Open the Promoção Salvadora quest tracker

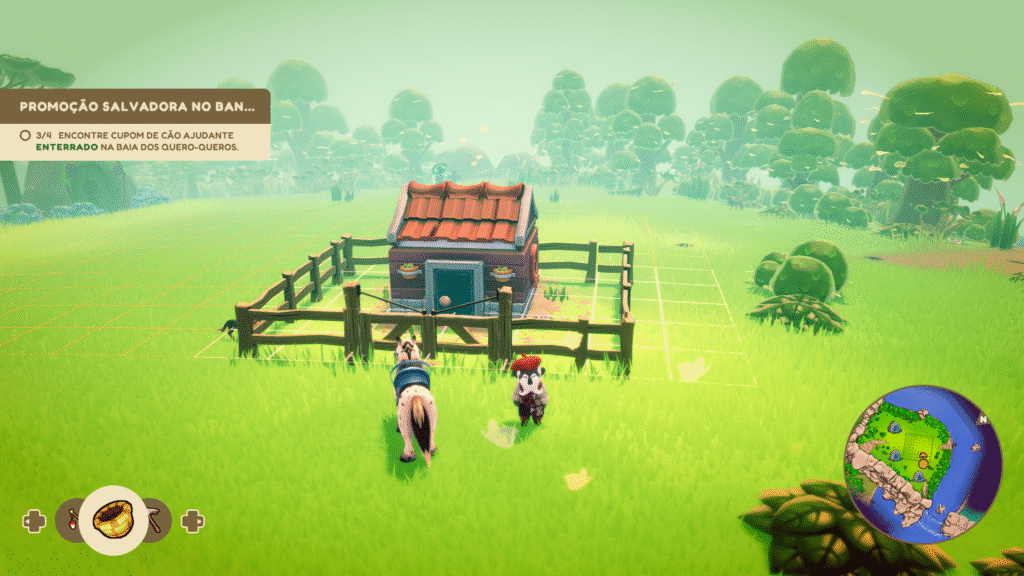click(134, 106)
